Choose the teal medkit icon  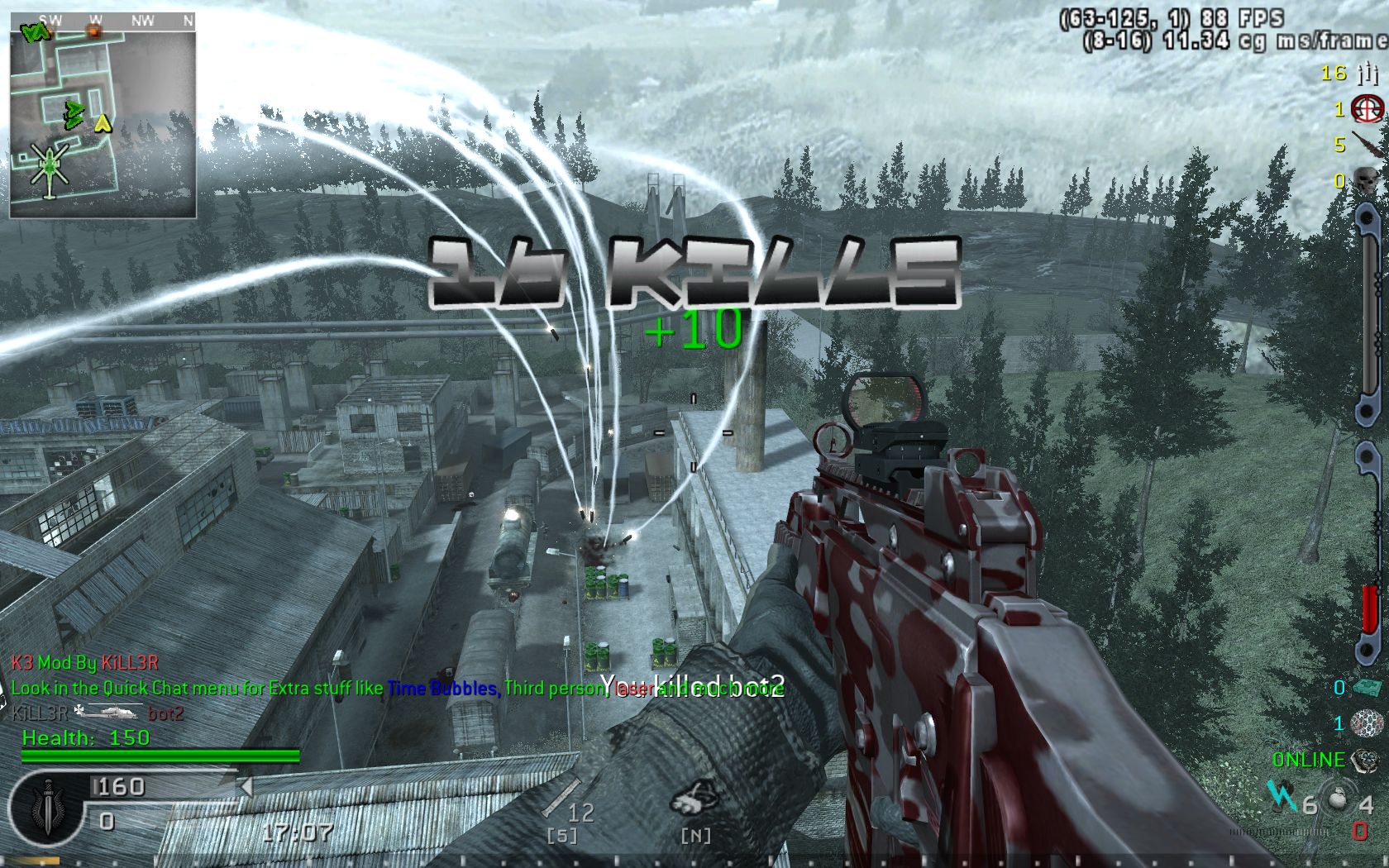[1367, 688]
